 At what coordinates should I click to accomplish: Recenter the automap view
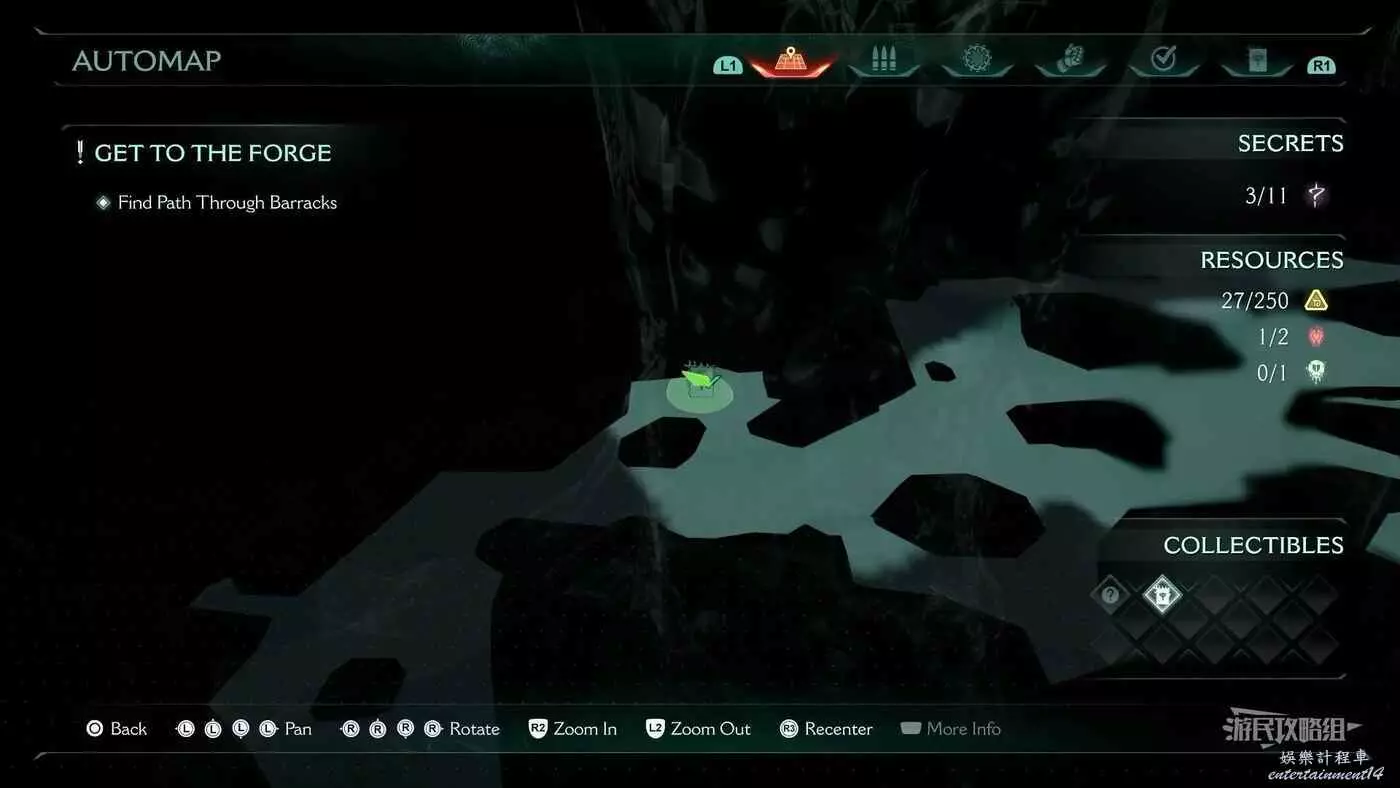(x=826, y=729)
